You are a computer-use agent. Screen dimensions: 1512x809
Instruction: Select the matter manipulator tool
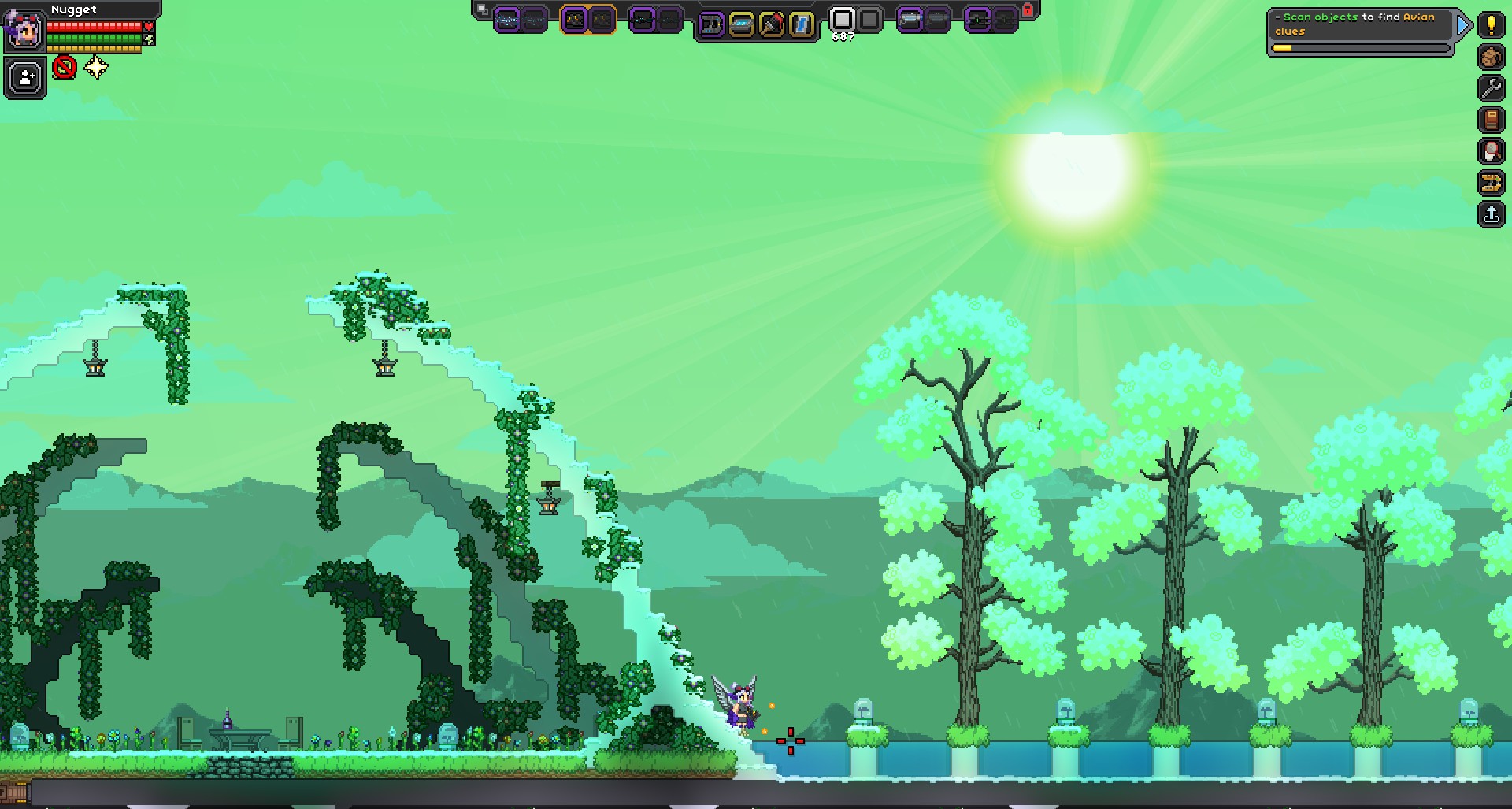pyautogui.click(x=711, y=24)
